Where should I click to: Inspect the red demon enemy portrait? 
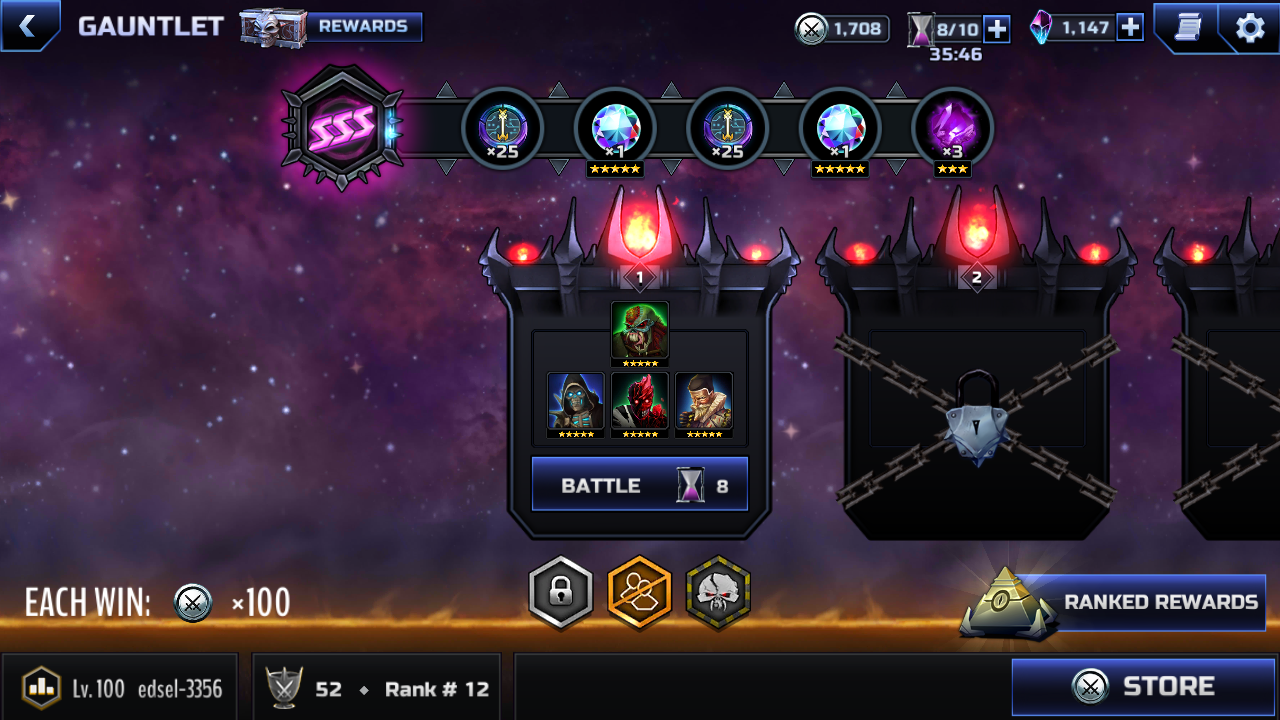point(640,401)
